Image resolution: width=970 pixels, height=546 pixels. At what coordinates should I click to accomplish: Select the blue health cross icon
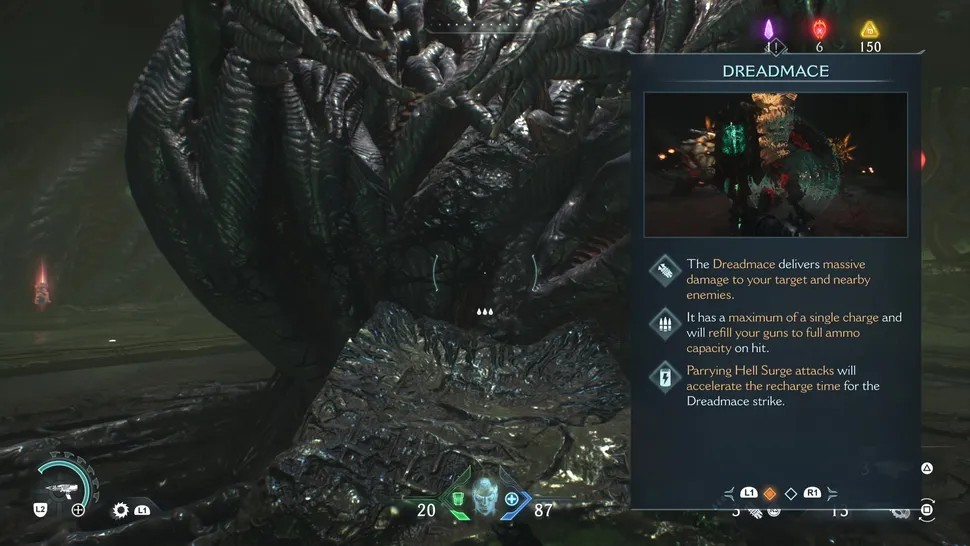point(512,499)
